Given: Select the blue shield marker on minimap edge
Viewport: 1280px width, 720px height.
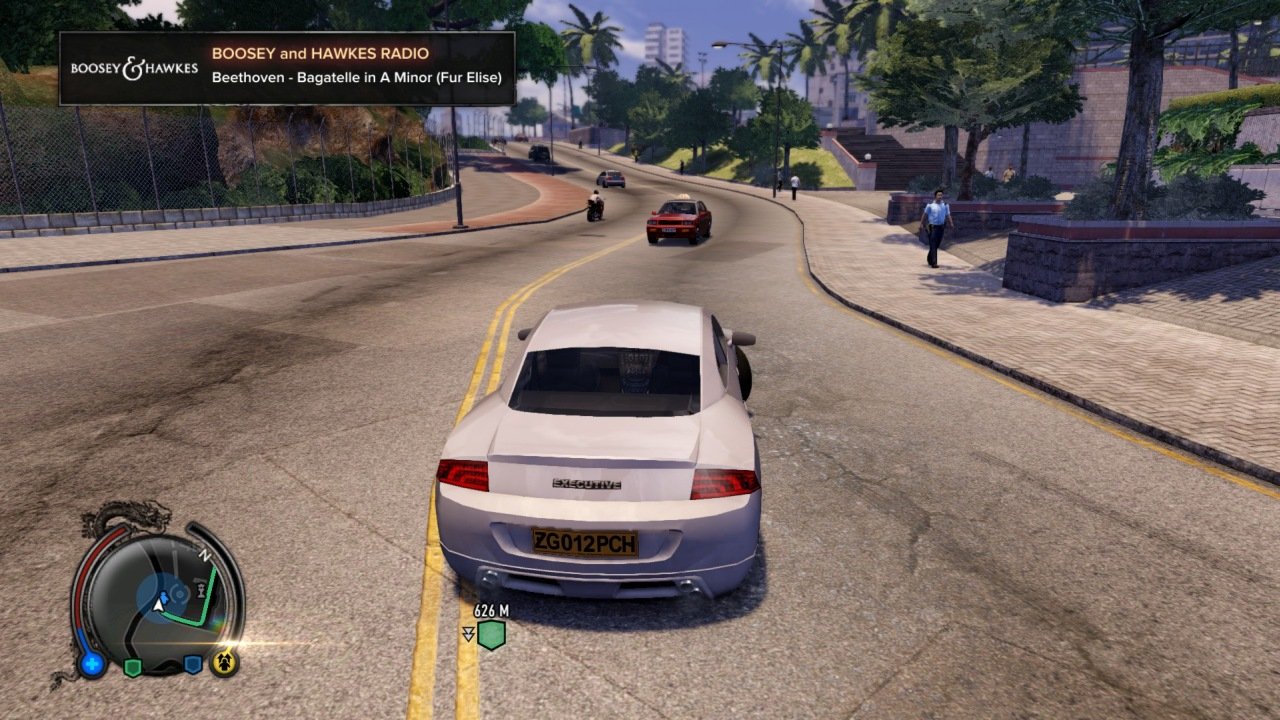Looking at the screenshot, I should coord(193,664).
